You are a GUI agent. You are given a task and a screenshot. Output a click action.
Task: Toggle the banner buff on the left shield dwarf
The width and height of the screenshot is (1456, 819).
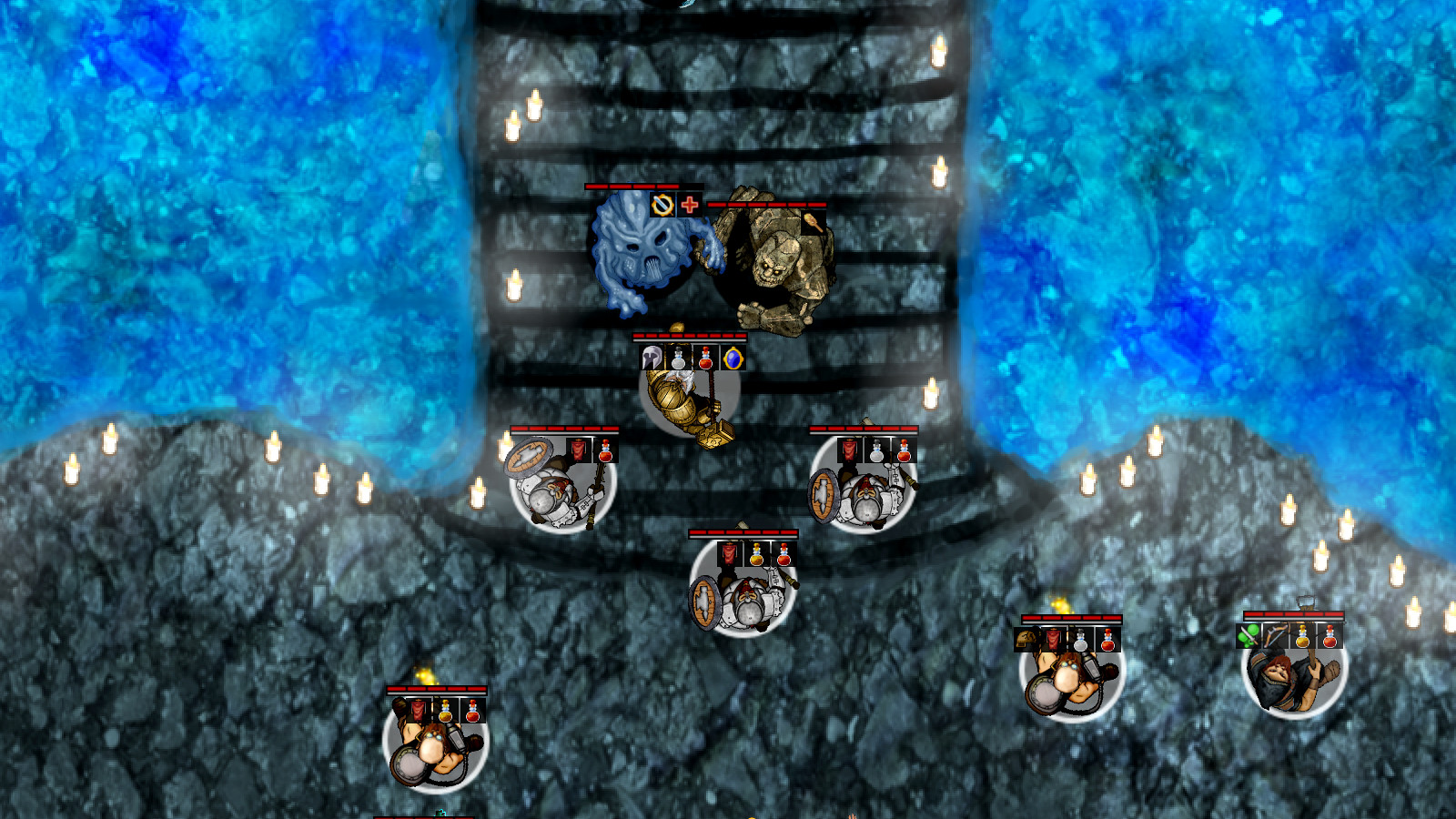pyautogui.click(x=579, y=449)
